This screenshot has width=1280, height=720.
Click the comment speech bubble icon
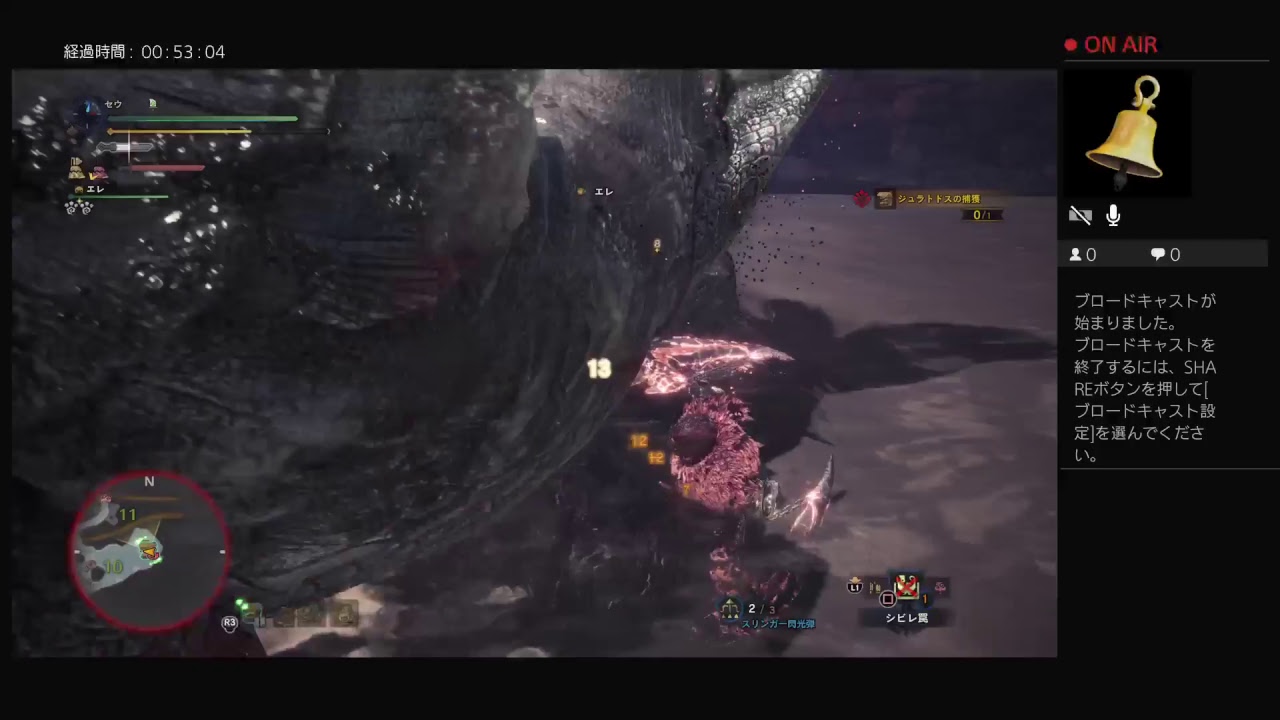pos(1155,254)
